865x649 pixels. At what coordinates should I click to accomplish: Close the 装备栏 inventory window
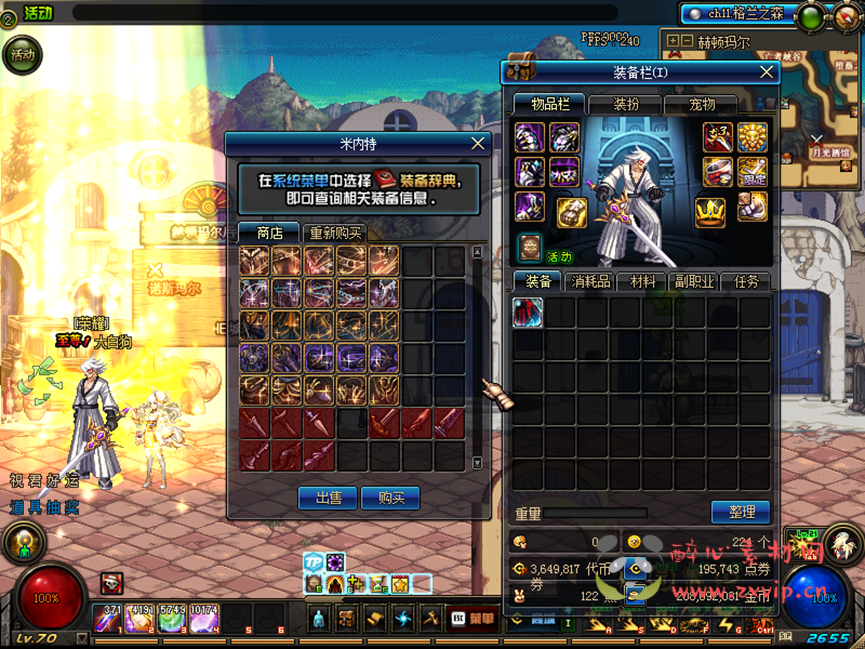pos(767,72)
